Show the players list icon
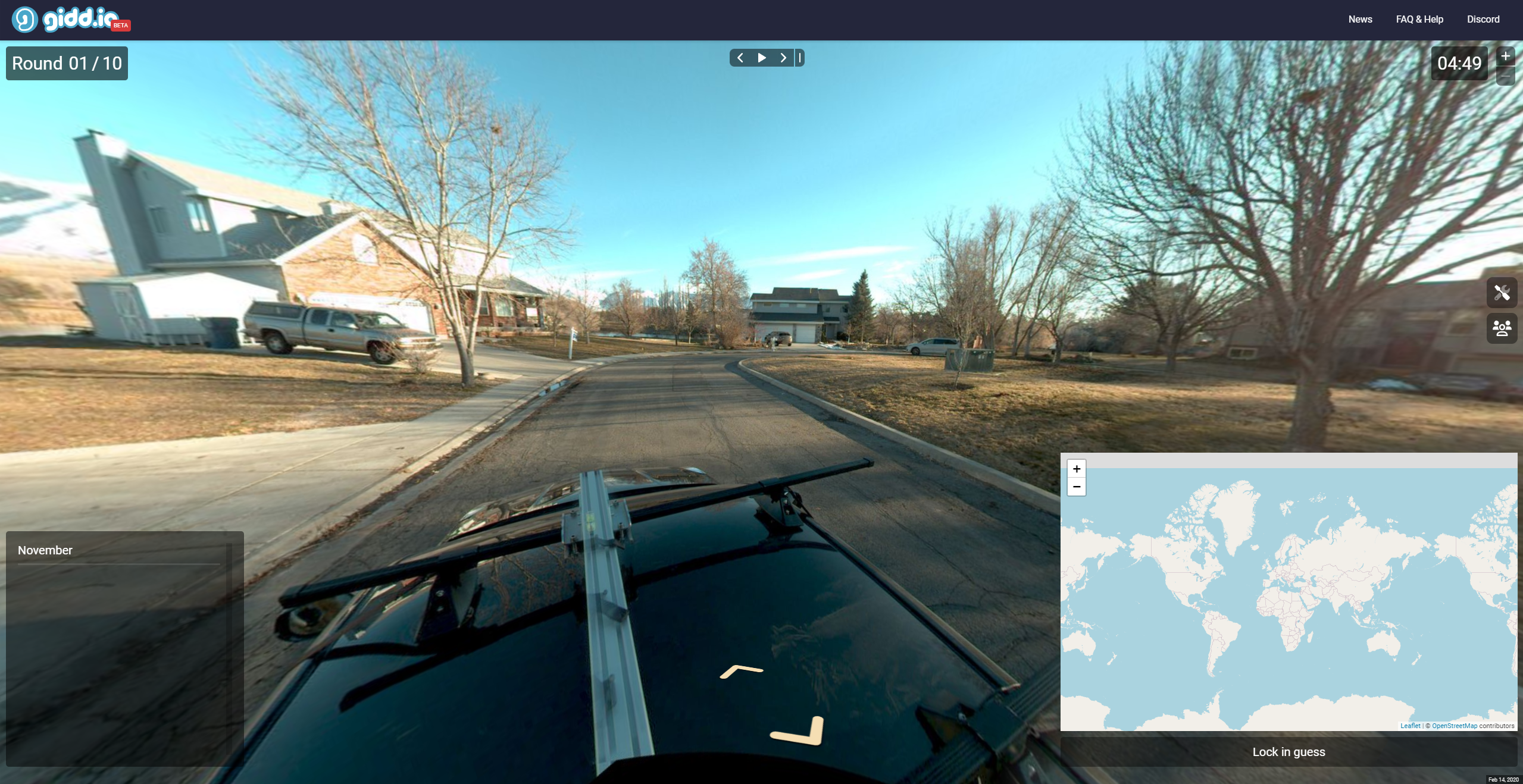1523x784 pixels. (1502, 328)
